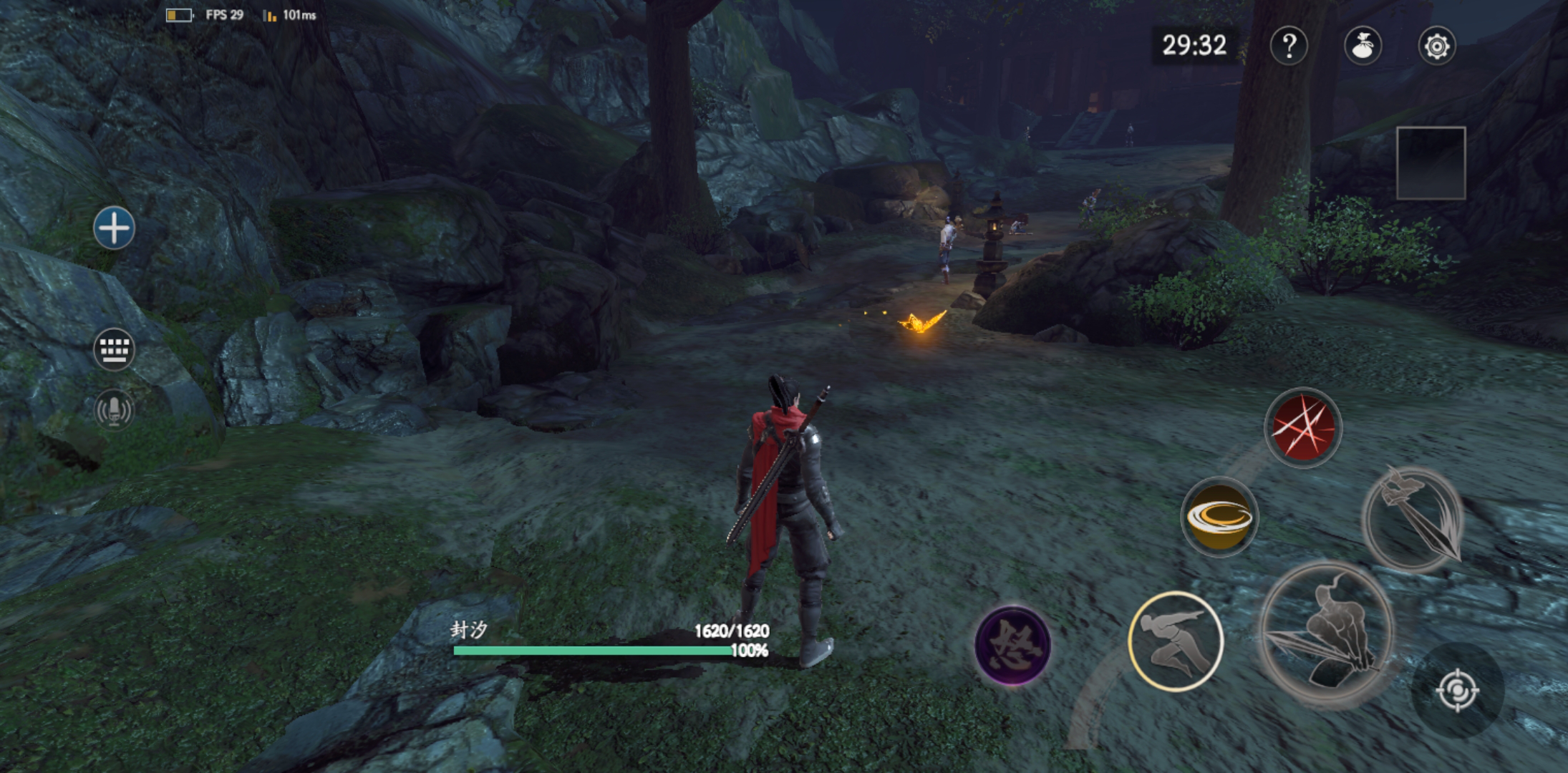The width and height of the screenshot is (1568, 773).
Task: Perform the dash dodge move
Action: tap(1175, 641)
